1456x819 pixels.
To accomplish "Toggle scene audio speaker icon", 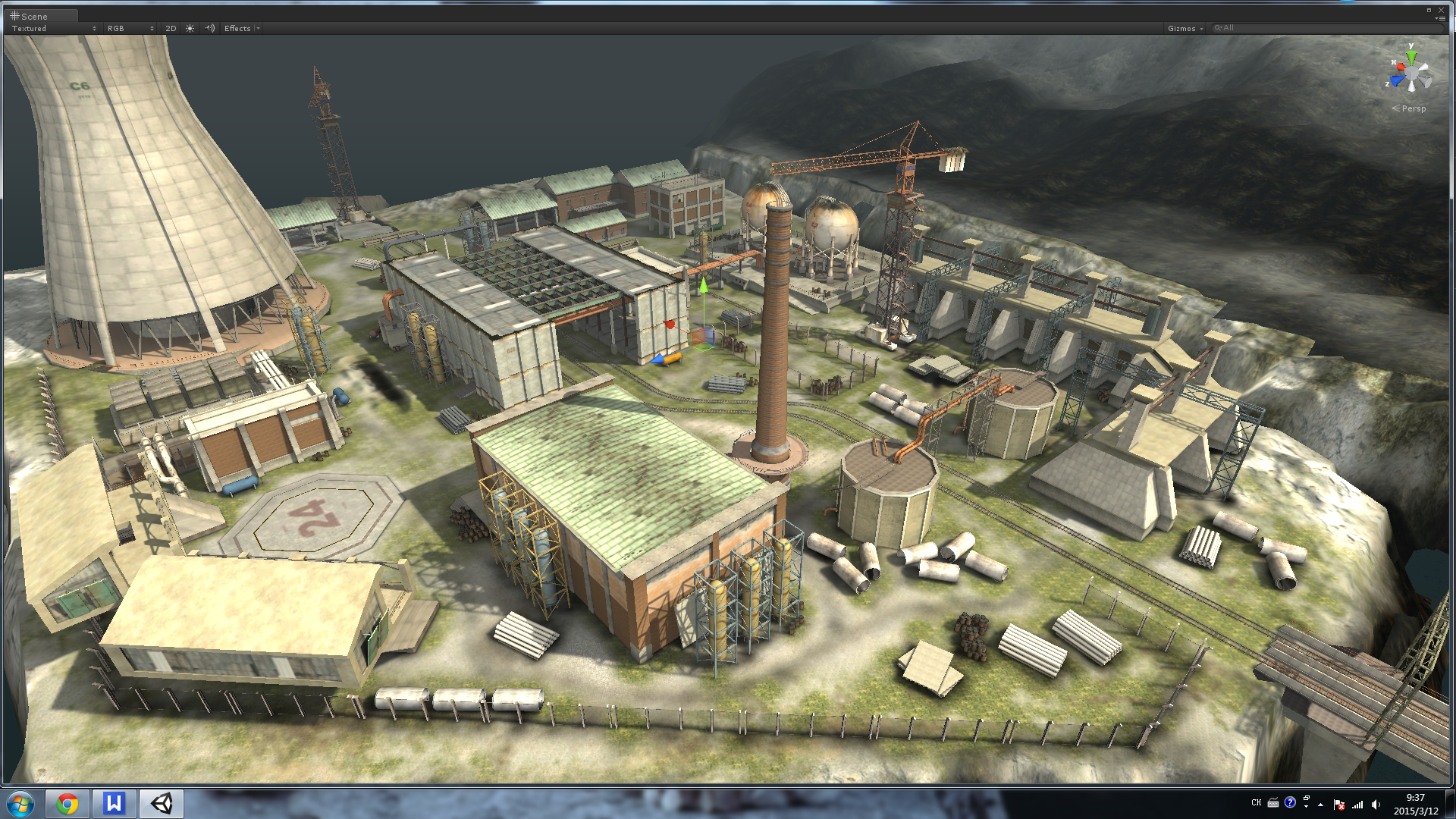I will click(210, 28).
